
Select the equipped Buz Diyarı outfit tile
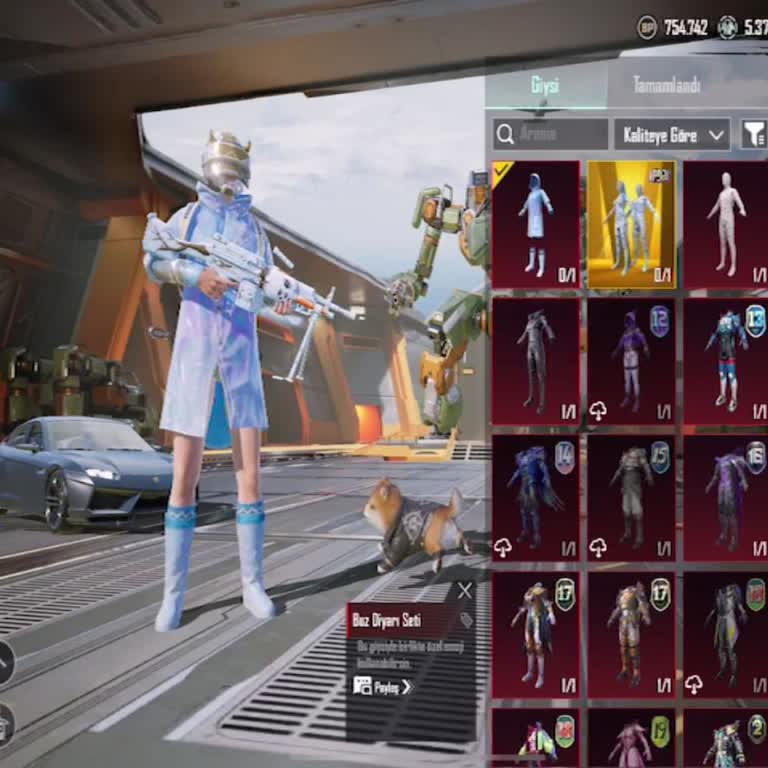(x=536, y=225)
